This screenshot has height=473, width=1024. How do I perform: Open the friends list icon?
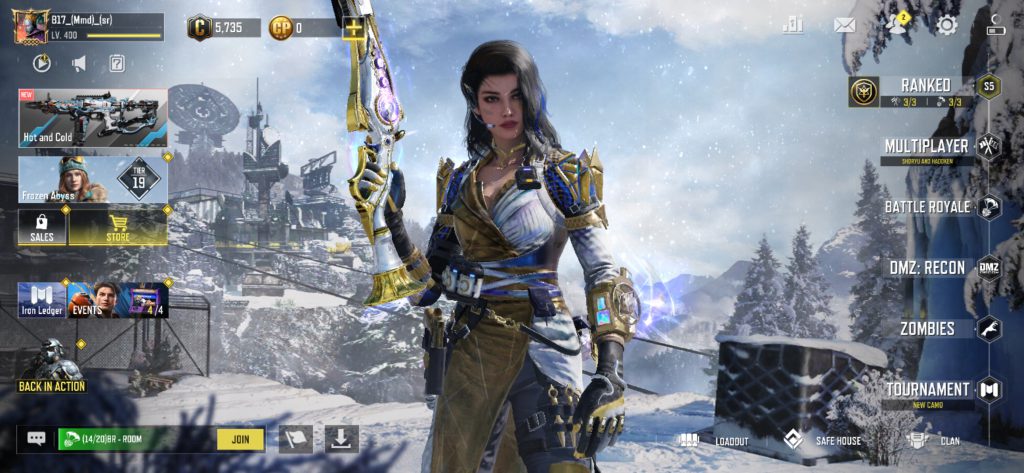tap(895, 26)
